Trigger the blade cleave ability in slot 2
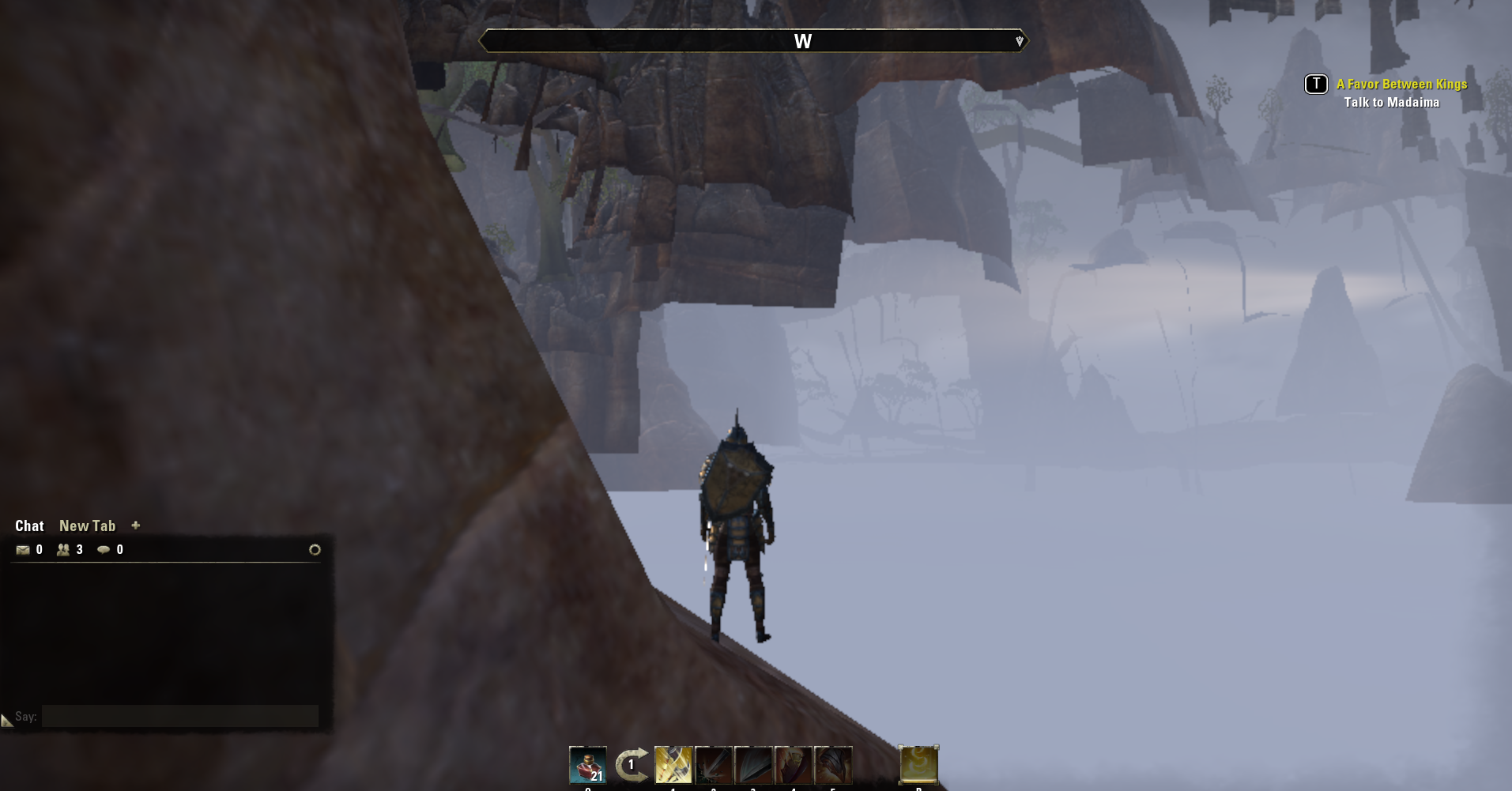Image resolution: width=1512 pixels, height=791 pixels. (714, 763)
